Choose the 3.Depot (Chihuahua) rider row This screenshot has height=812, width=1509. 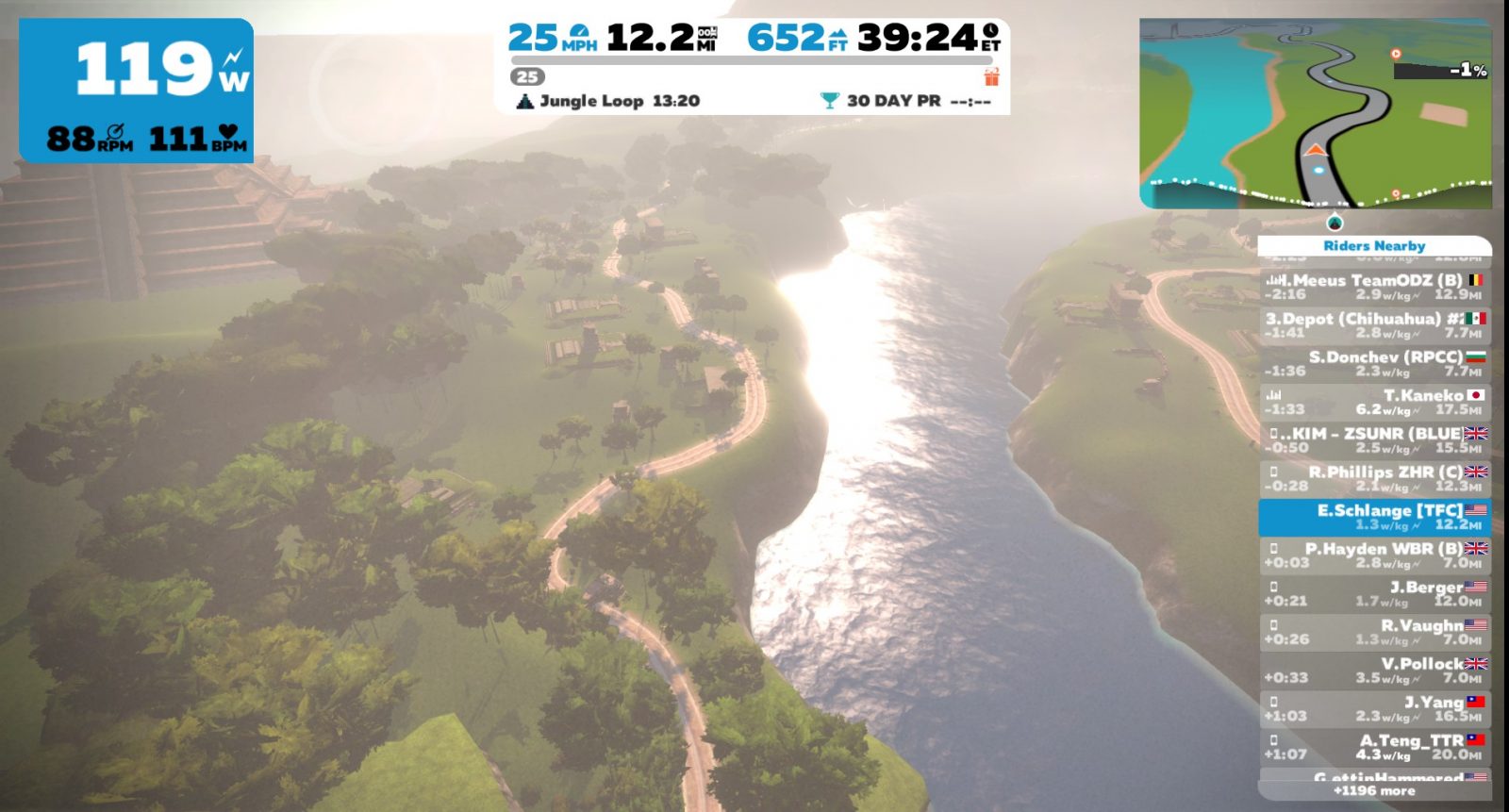click(1374, 325)
